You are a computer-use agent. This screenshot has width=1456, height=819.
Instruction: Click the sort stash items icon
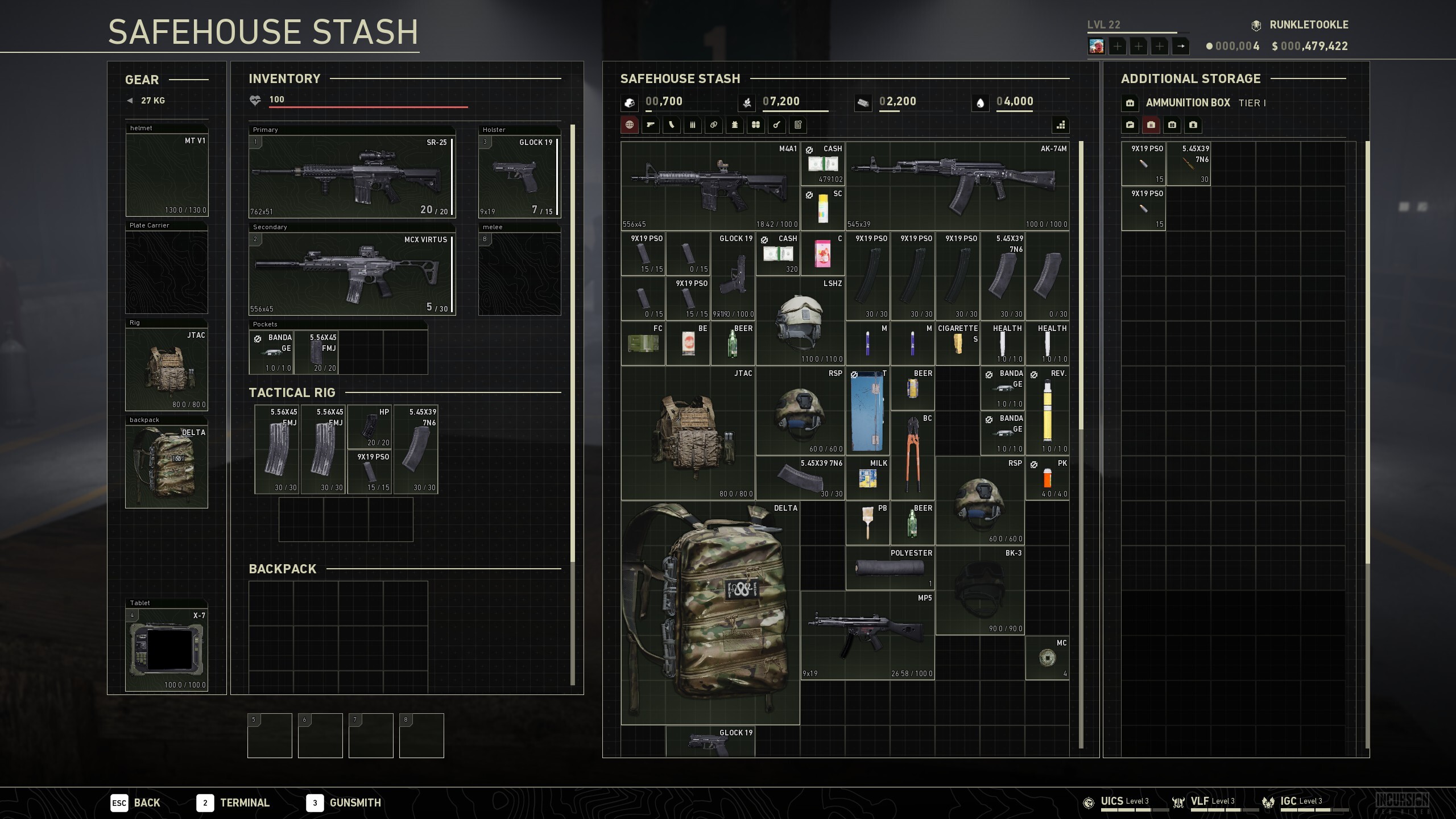1061,126
